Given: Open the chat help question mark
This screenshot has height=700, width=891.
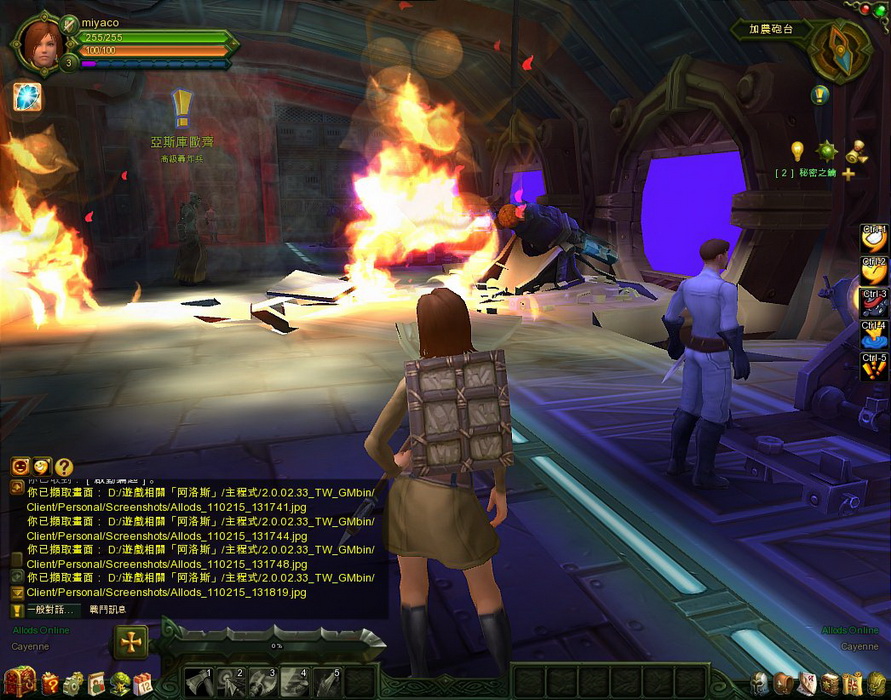Looking at the screenshot, I should click(64, 466).
